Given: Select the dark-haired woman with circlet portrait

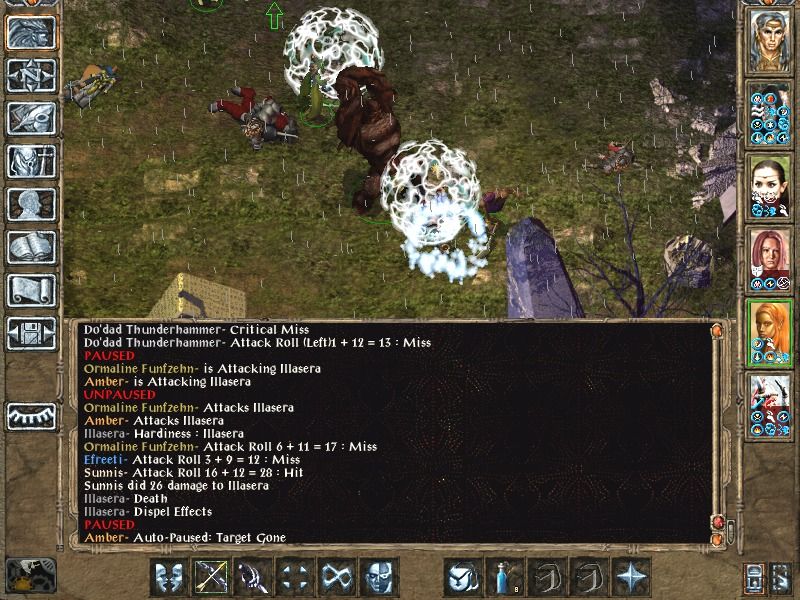Looking at the screenshot, I should tap(770, 187).
